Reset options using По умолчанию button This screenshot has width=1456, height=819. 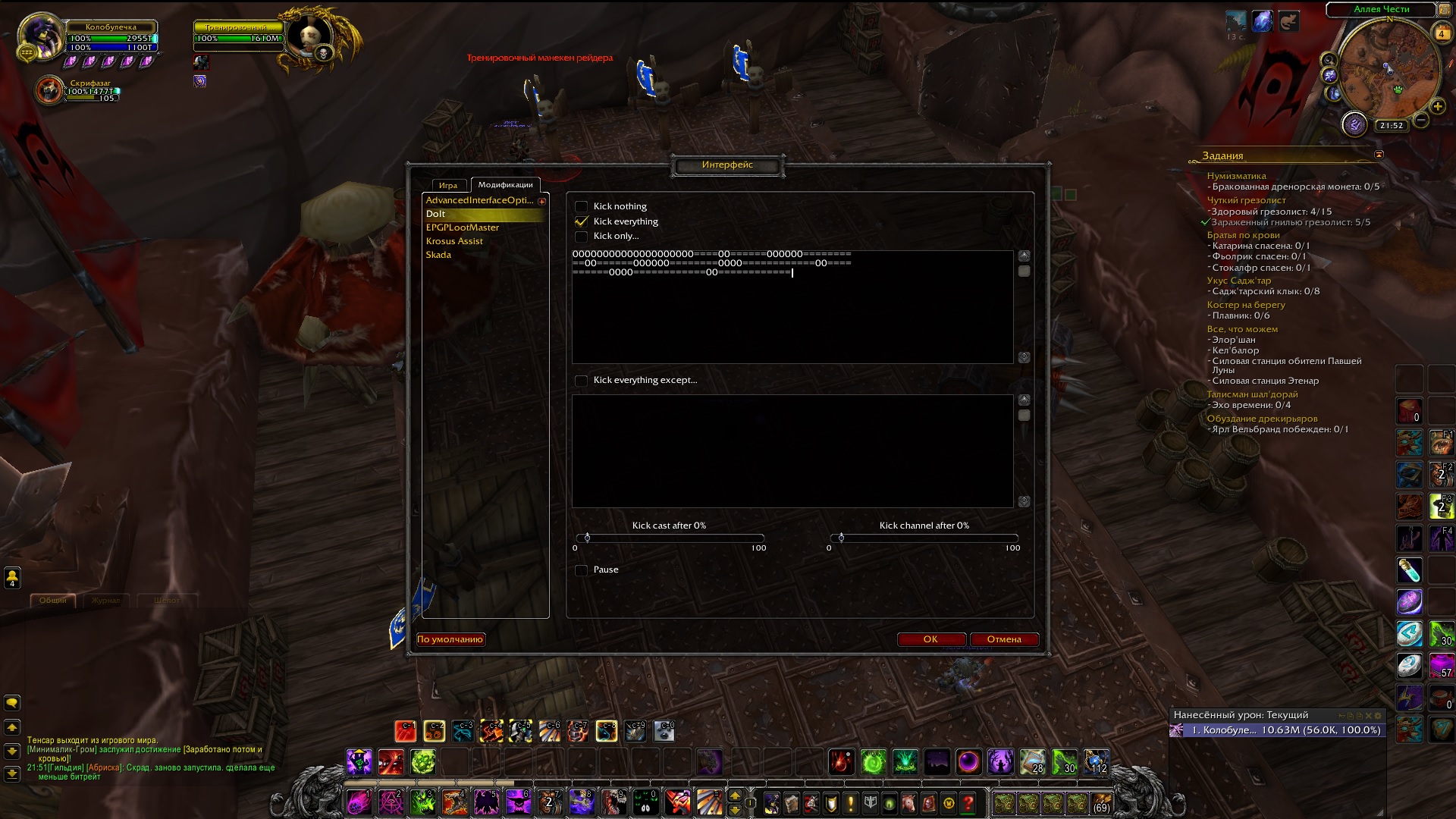tap(450, 639)
